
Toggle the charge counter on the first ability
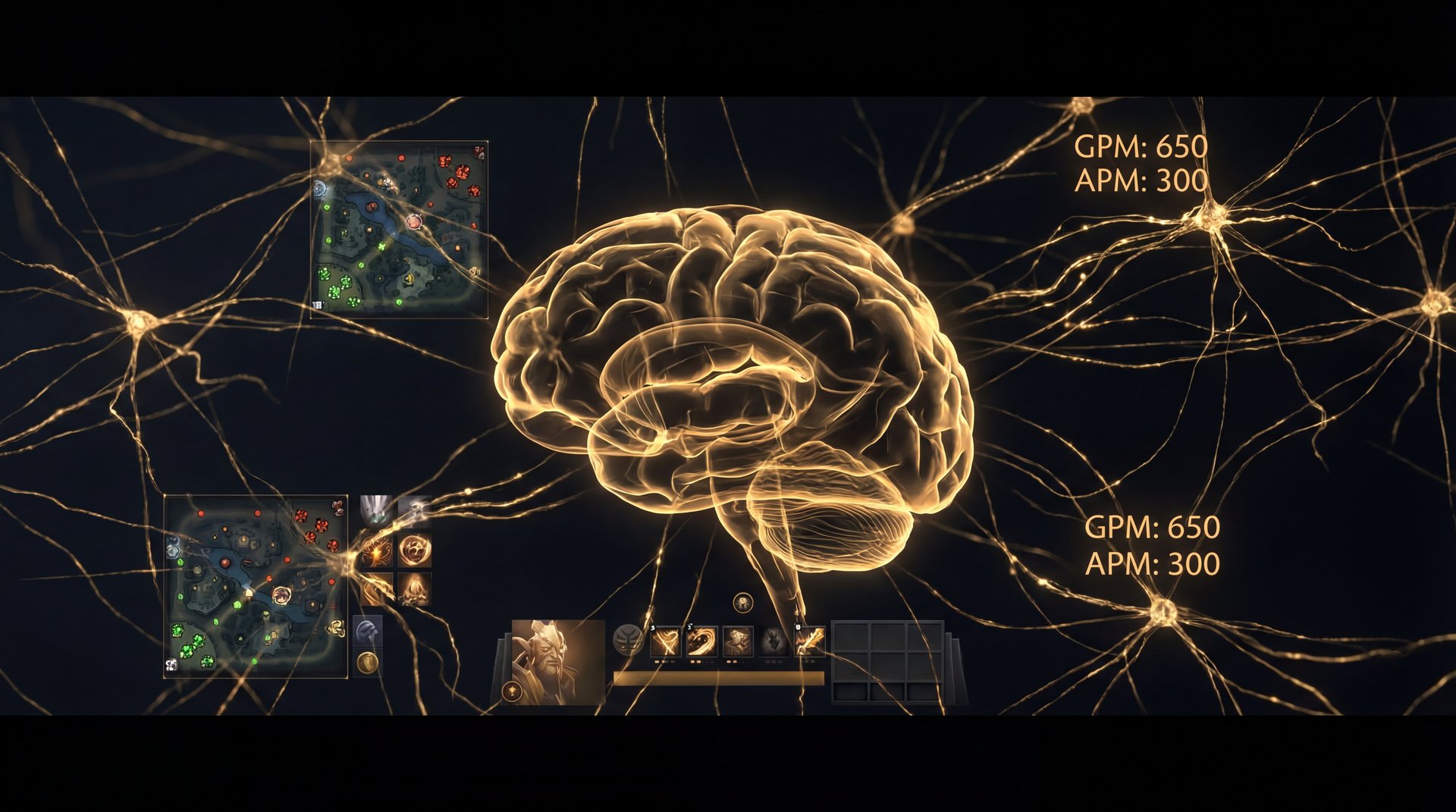pyautogui.click(x=652, y=628)
